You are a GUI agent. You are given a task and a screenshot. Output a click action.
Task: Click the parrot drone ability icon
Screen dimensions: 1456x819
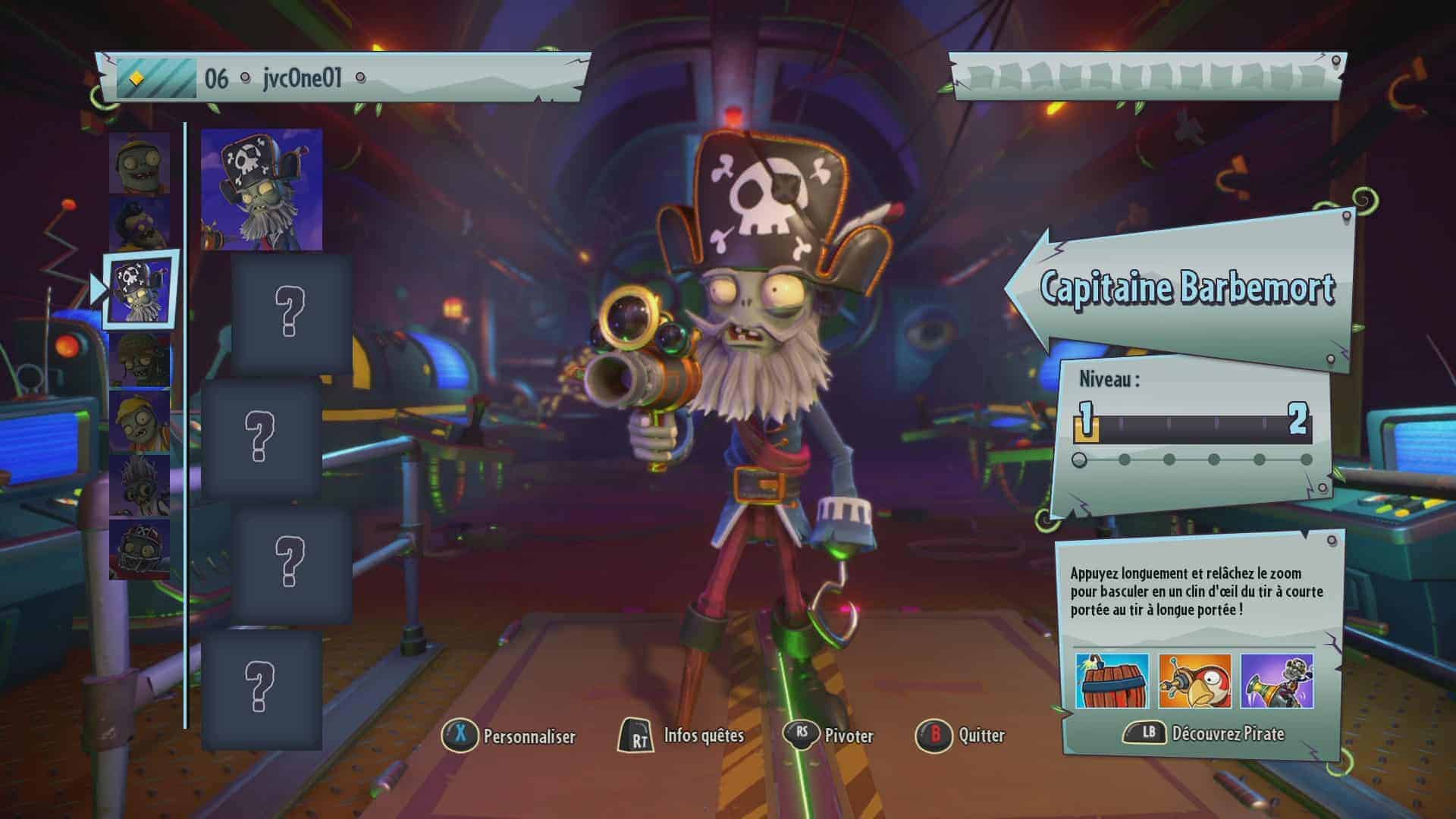point(1194,681)
